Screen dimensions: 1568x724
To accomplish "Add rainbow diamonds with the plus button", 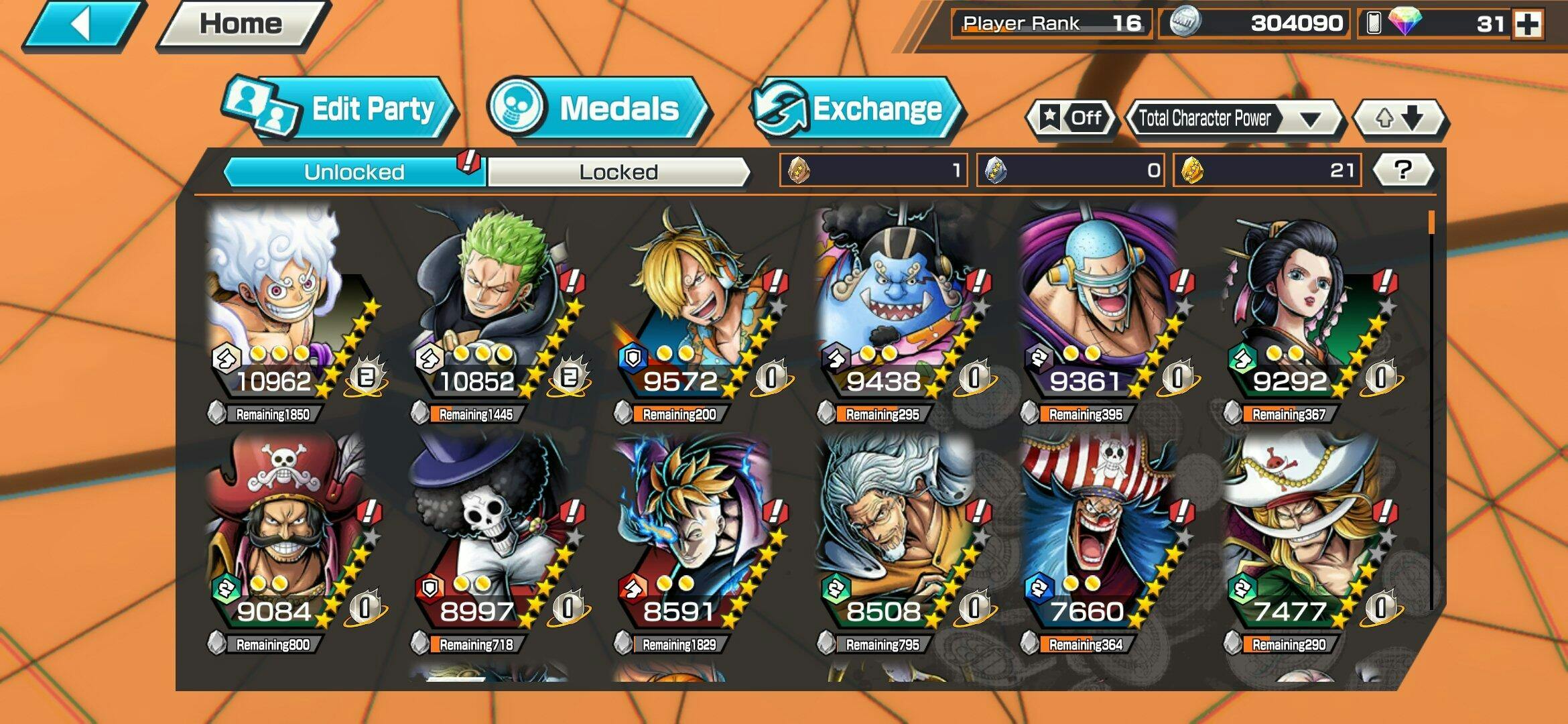I will tap(1528, 25).
